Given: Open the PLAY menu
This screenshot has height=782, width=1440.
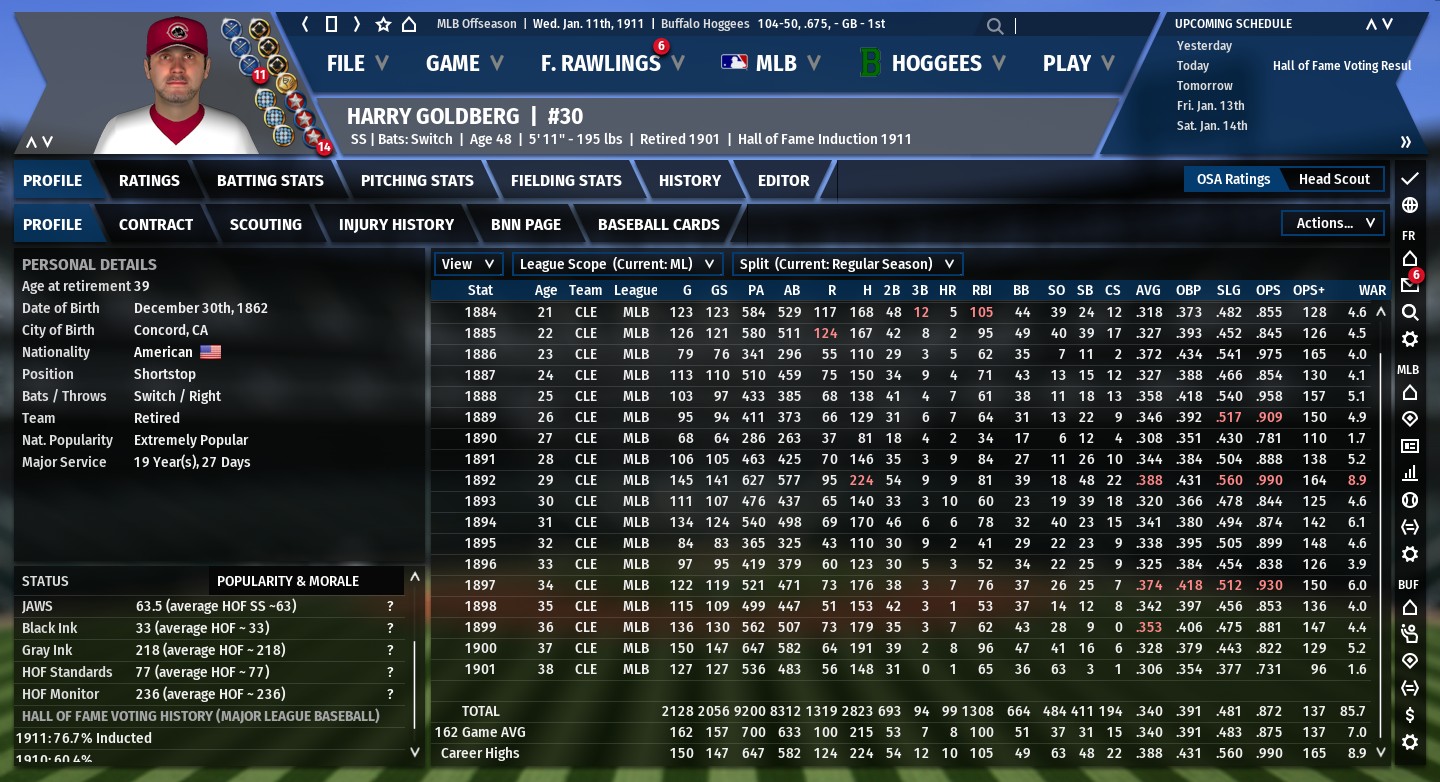Looking at the screenshot, I should pos(1077,63).
